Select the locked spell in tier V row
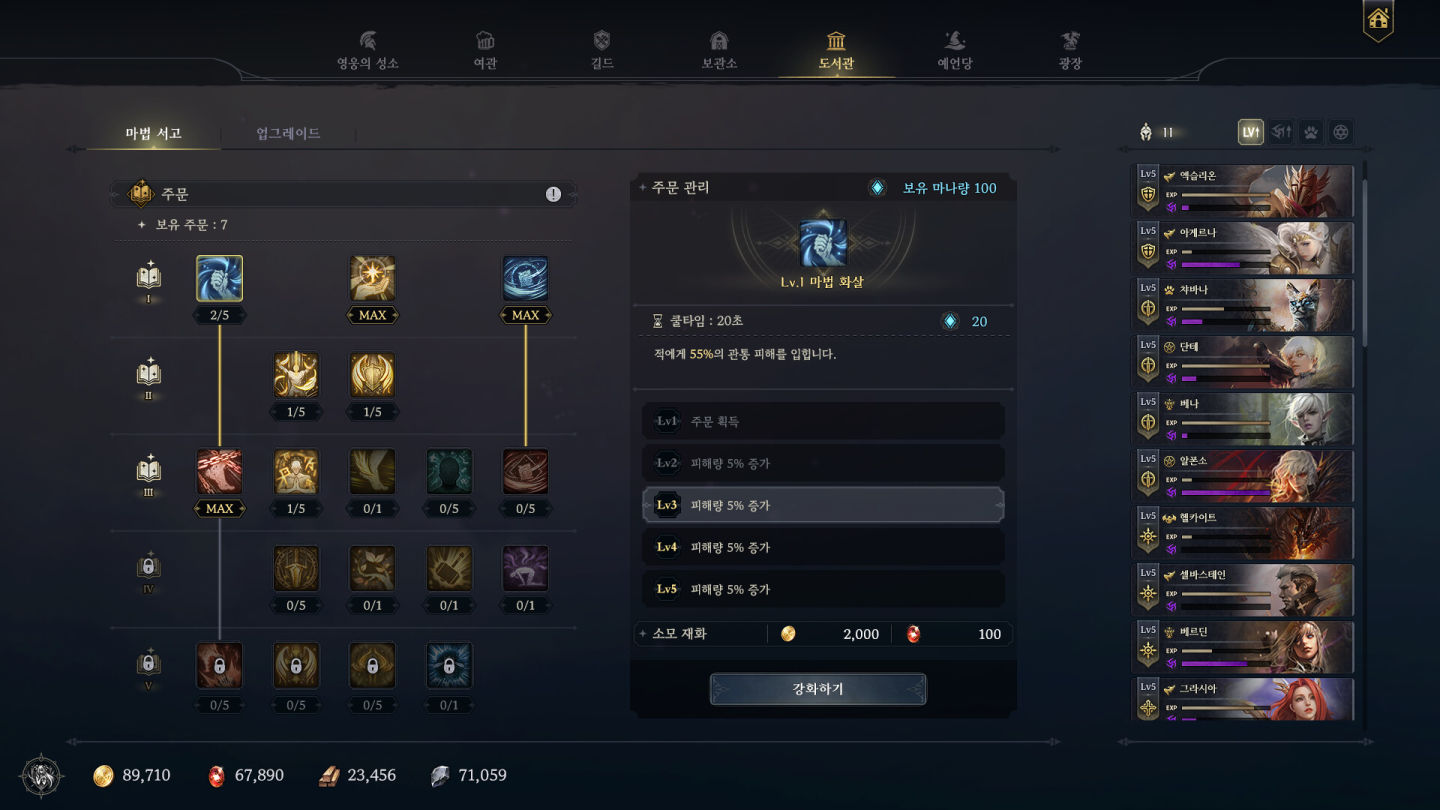The height and width of the screenshot is (810, 1440). tap(219, 666)
